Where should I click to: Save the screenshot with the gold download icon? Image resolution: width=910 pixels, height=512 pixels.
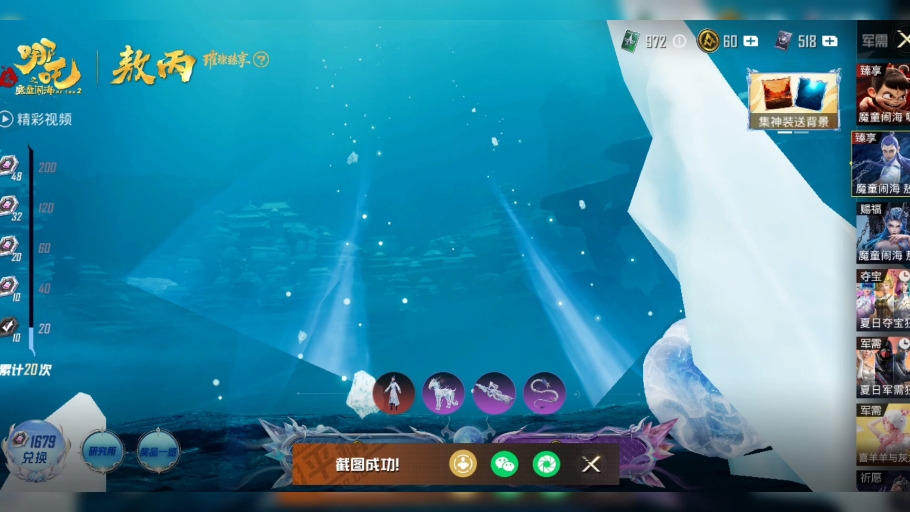(462, 464)
